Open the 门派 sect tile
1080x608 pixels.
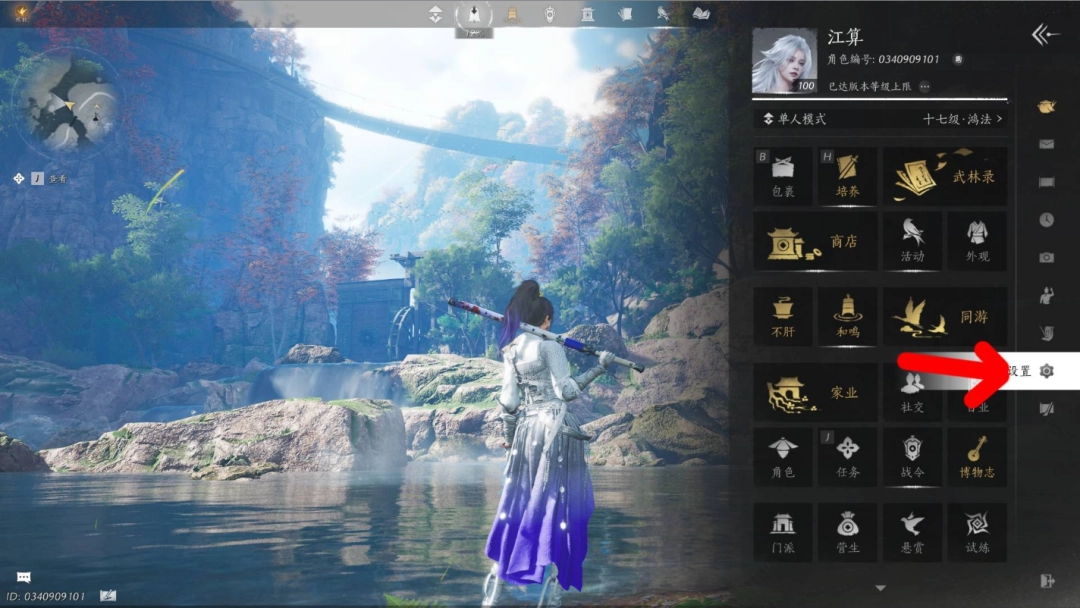pos(783,532)
